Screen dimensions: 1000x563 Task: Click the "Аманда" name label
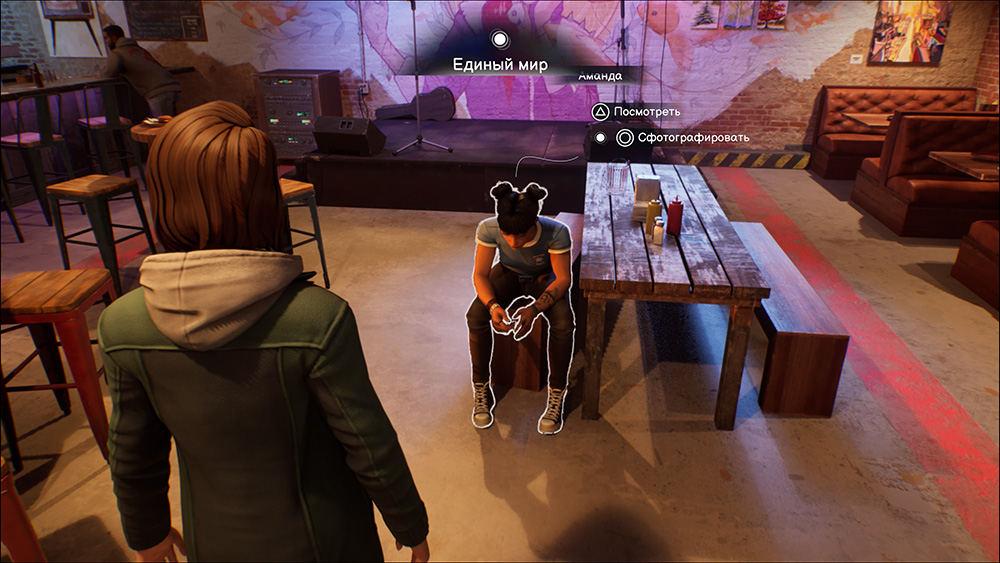point(600,76)
